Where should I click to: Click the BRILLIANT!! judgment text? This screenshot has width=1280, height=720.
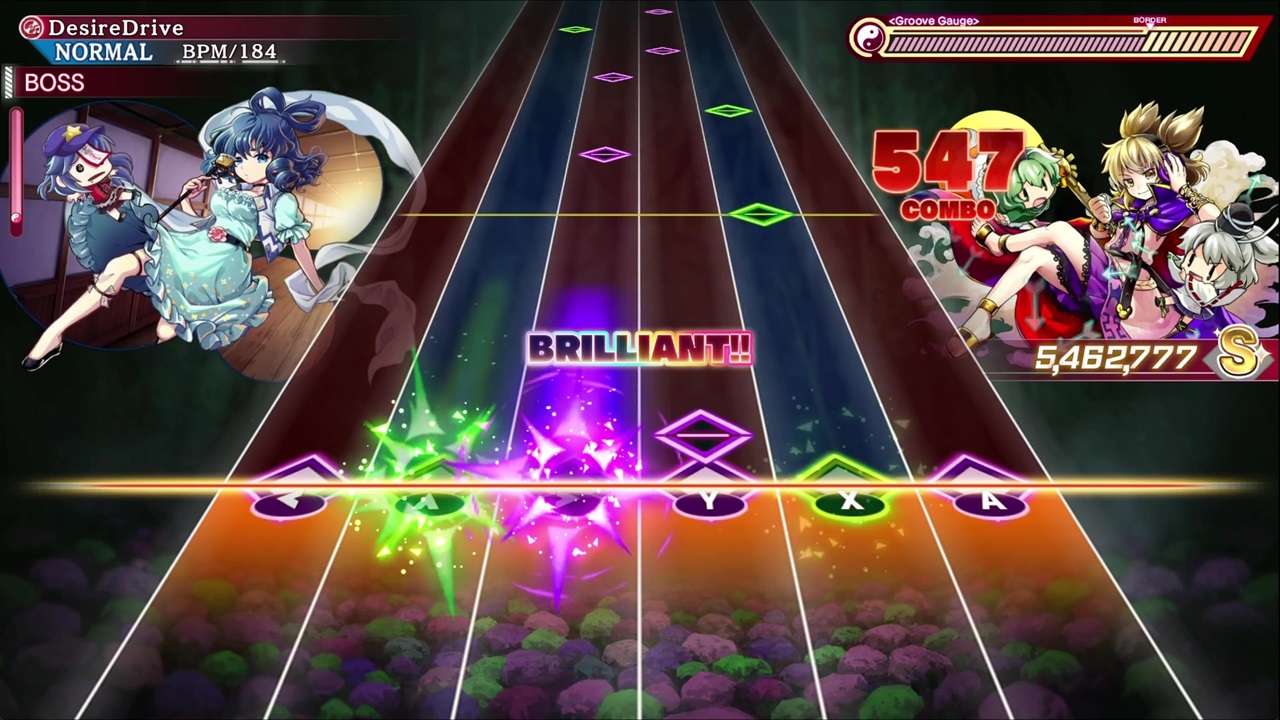coord(640,348)
